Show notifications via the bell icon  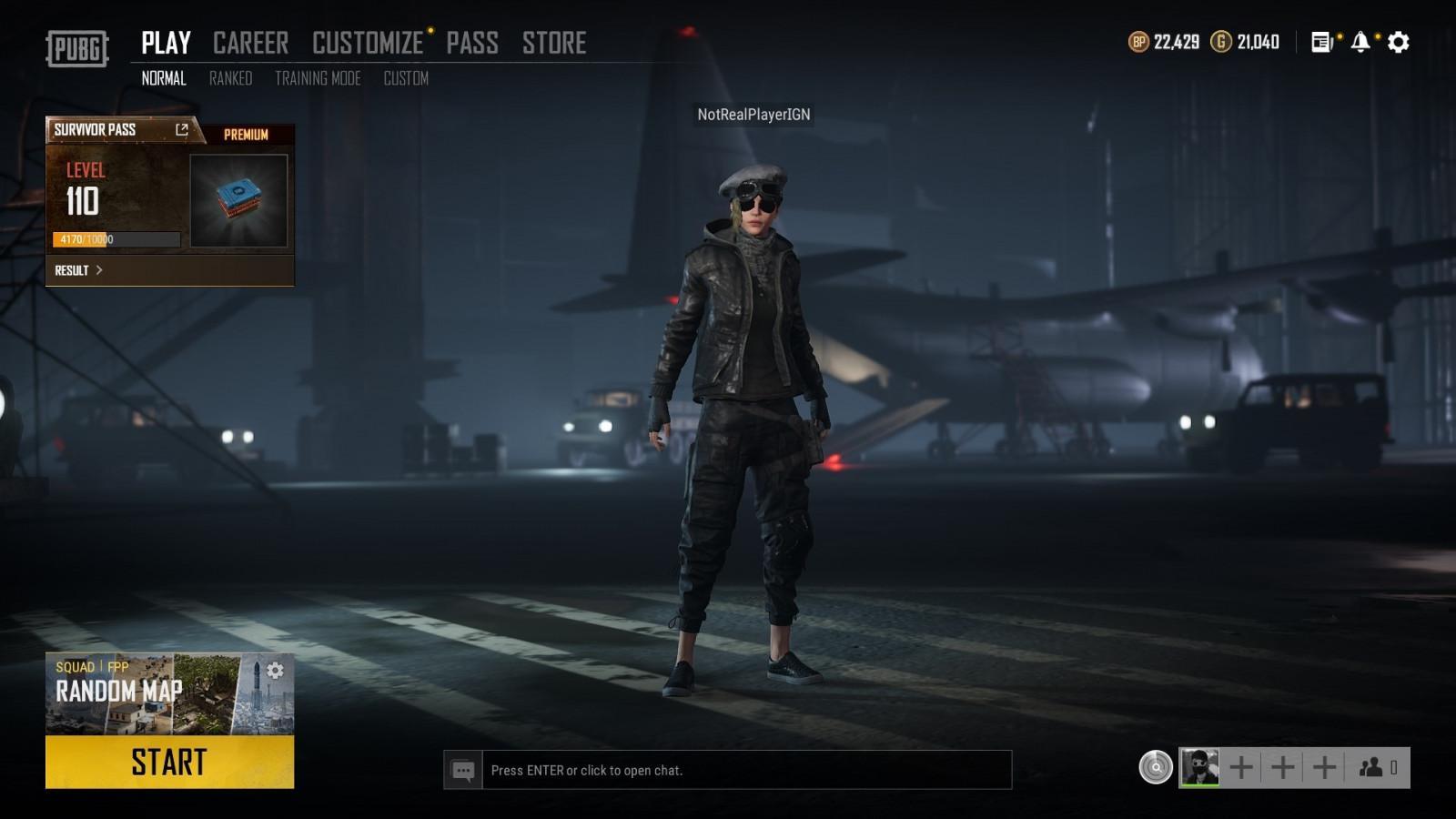click(x=1360, y=42)
